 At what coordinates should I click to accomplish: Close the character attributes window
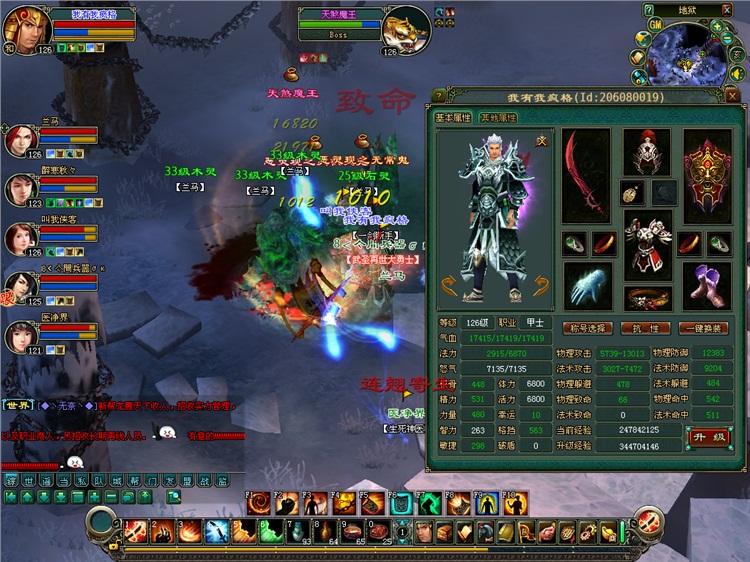[732, 96]
